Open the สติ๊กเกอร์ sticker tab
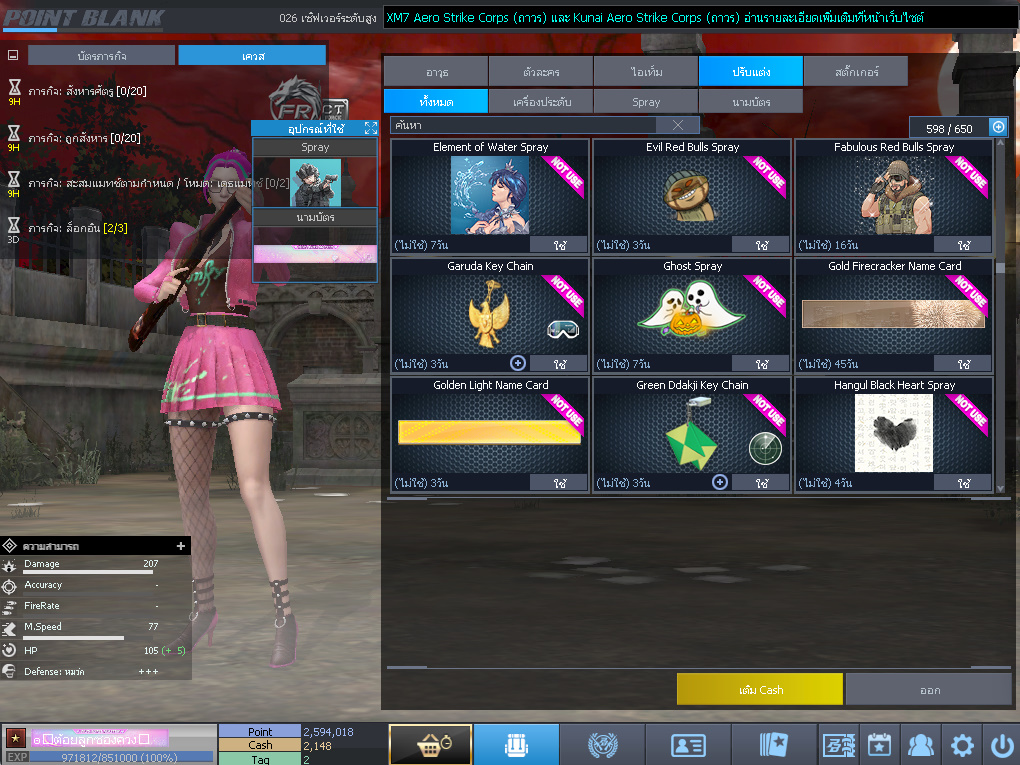1020x765 pixels. 855,71
